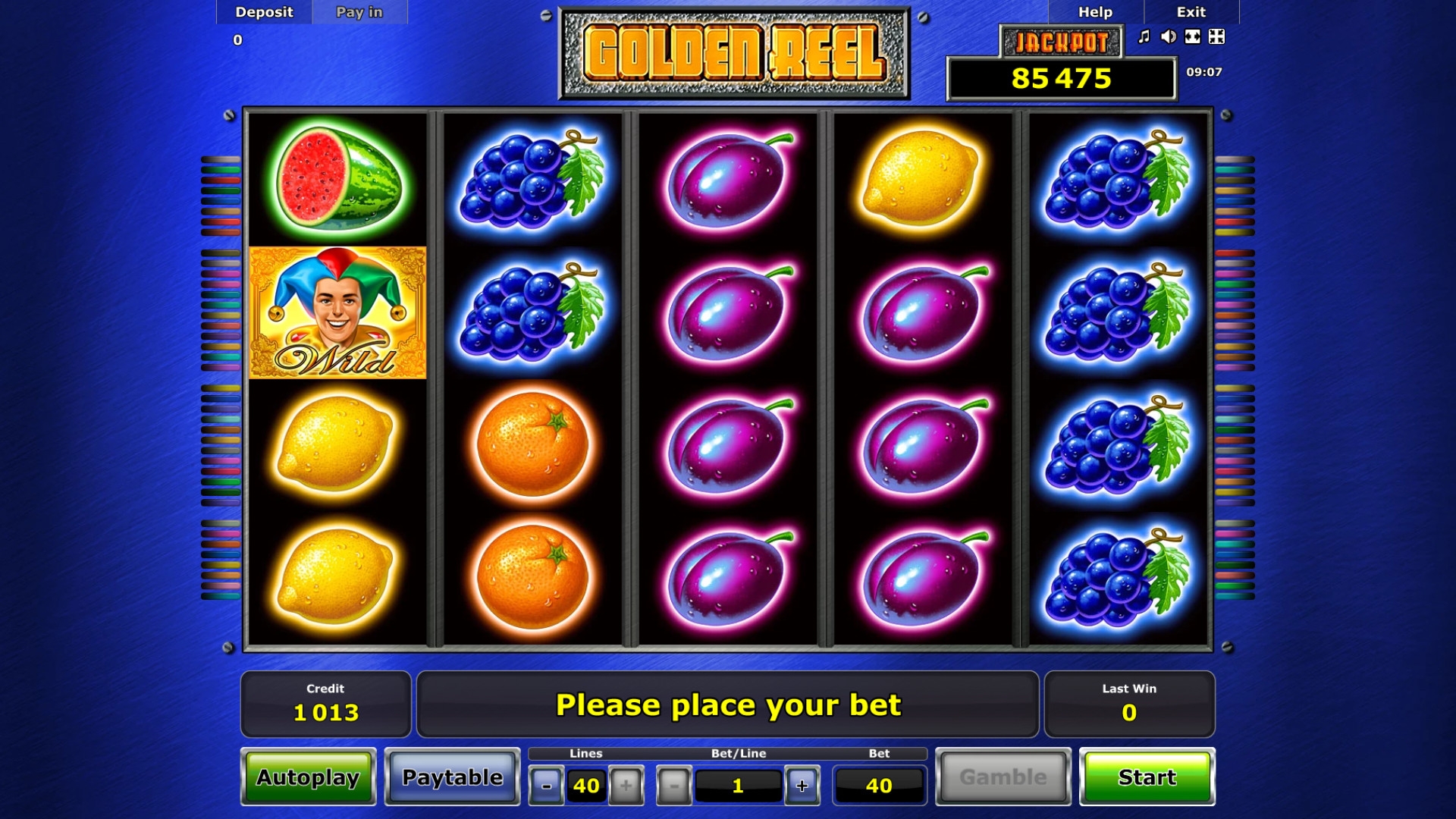This screenshot has width=1456, height=819.
Task: Open the Help menu
Action: click(x=1095, y=12)
